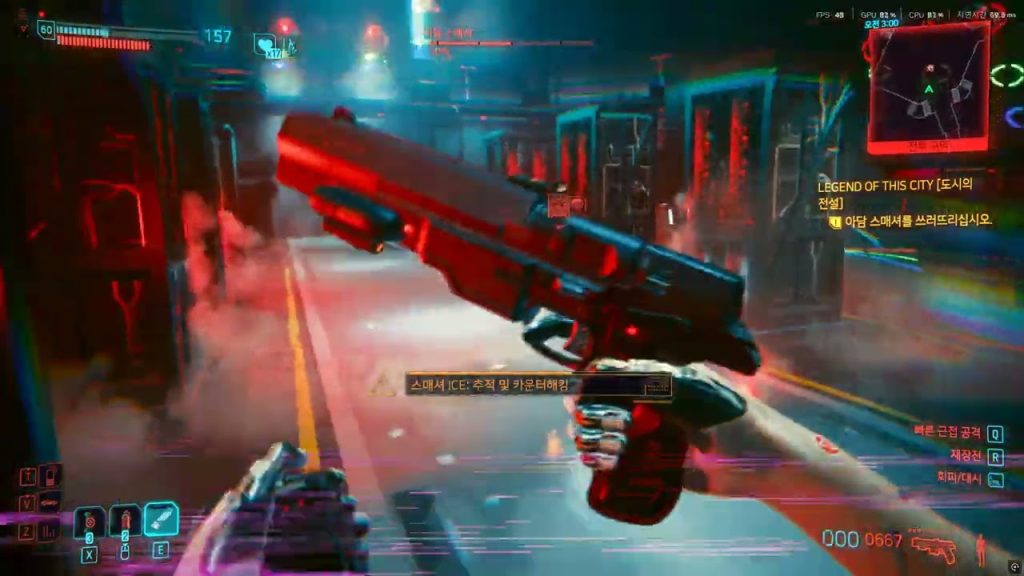Select the vehicle call icon
1024x576 pixels.
click(x=49, y=503)
